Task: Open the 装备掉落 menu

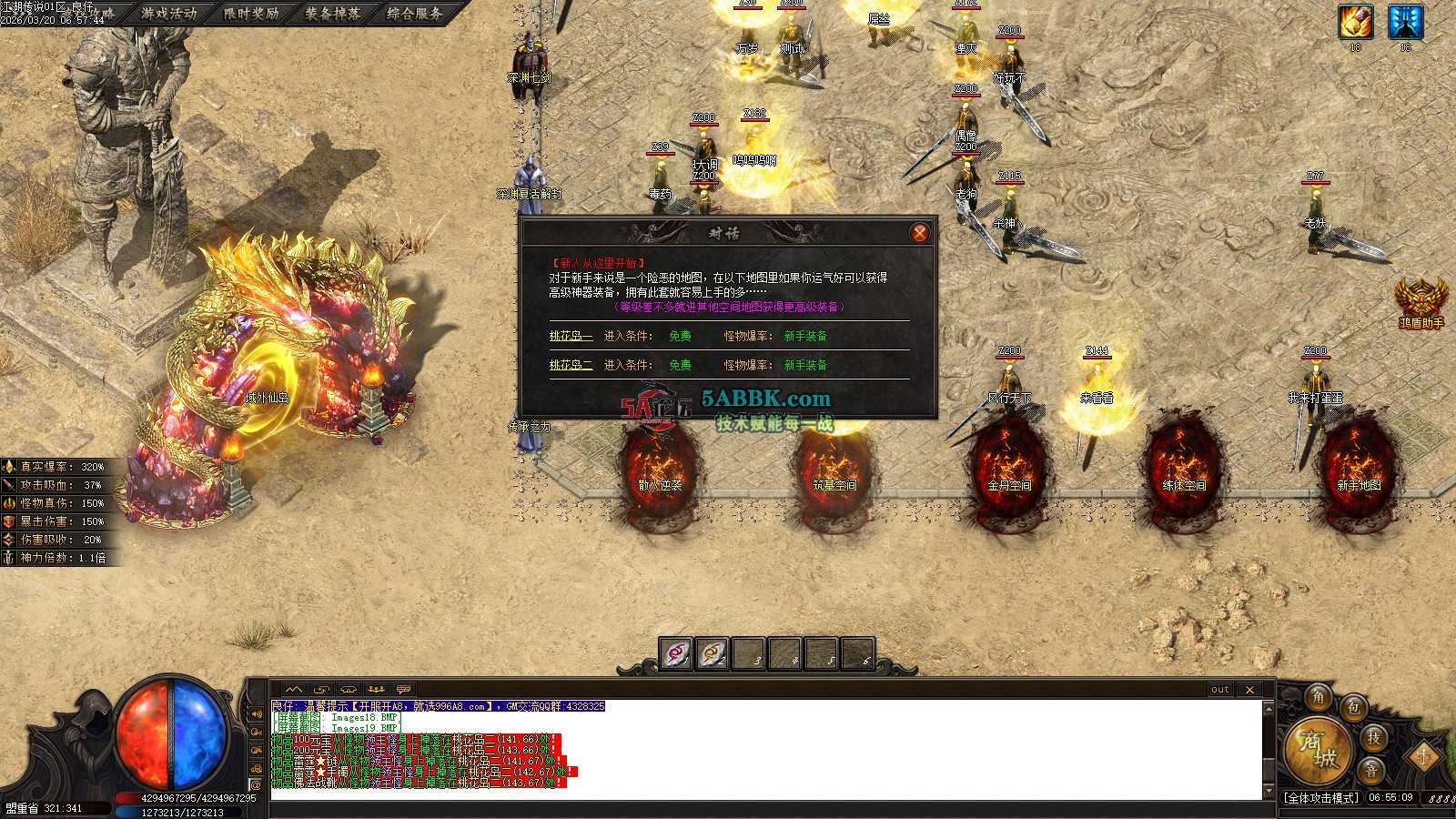Action: pos(333,14)
